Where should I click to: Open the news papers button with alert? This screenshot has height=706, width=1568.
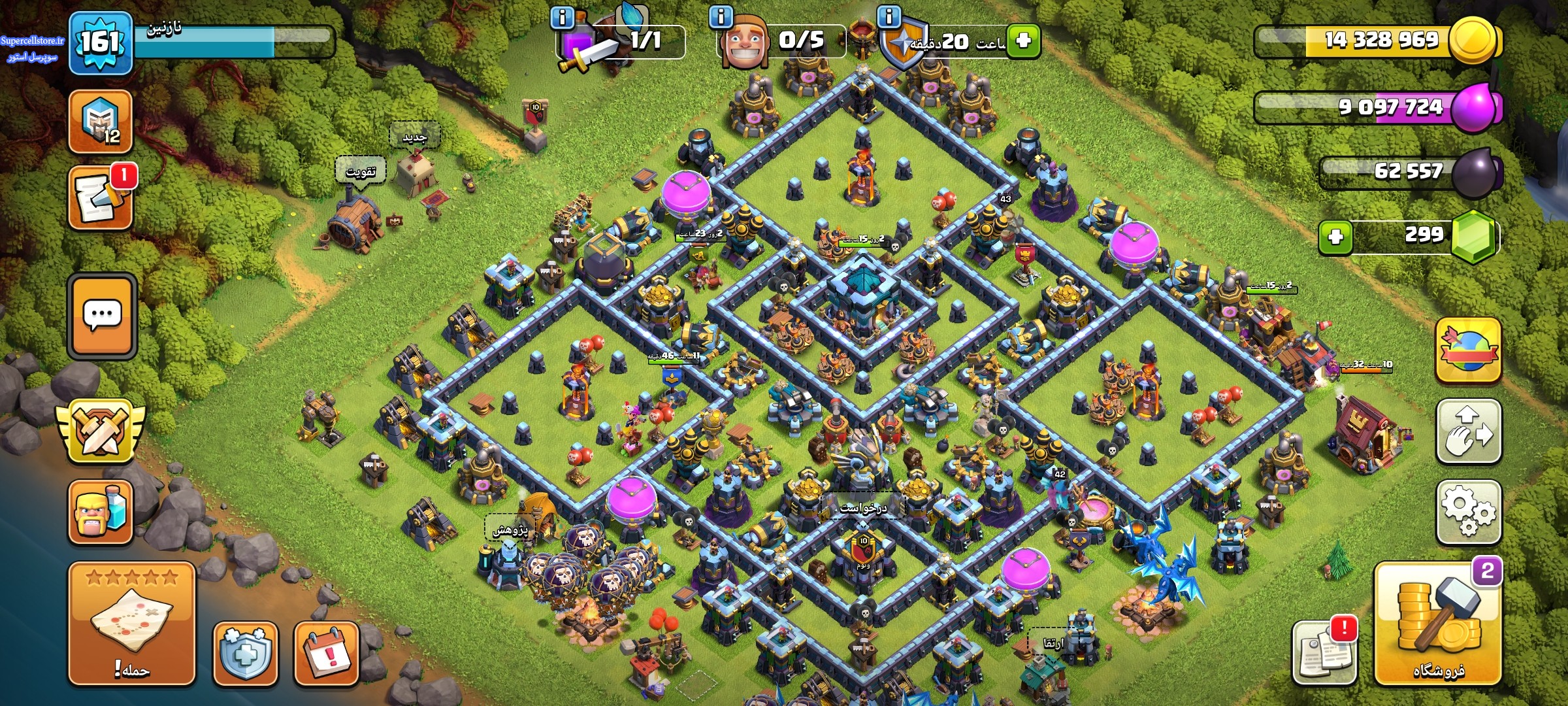pyautogui.click(x=1324, y=652)
